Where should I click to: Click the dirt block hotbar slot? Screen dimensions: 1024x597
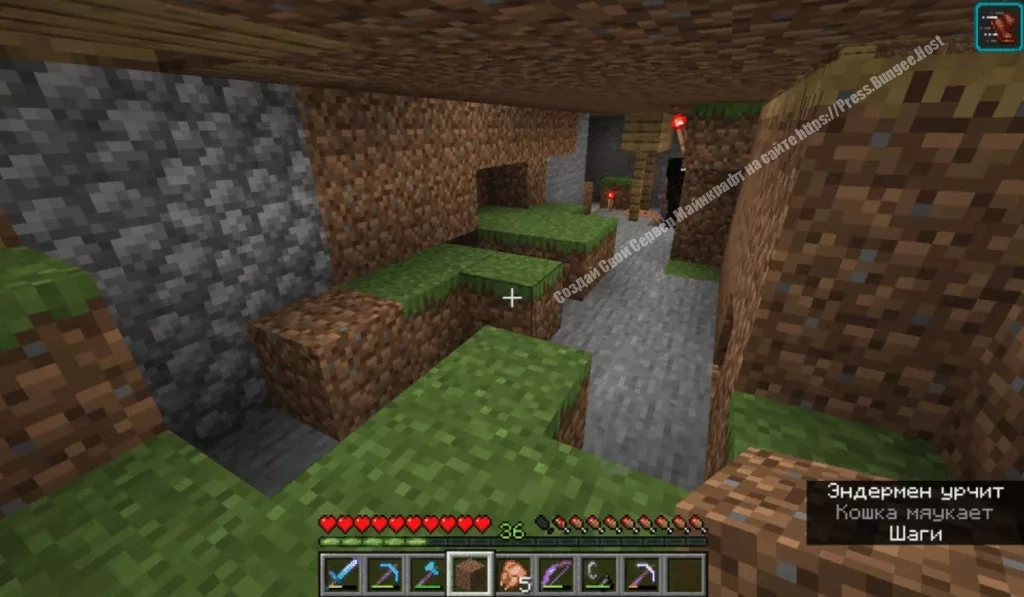coord(468,573)
